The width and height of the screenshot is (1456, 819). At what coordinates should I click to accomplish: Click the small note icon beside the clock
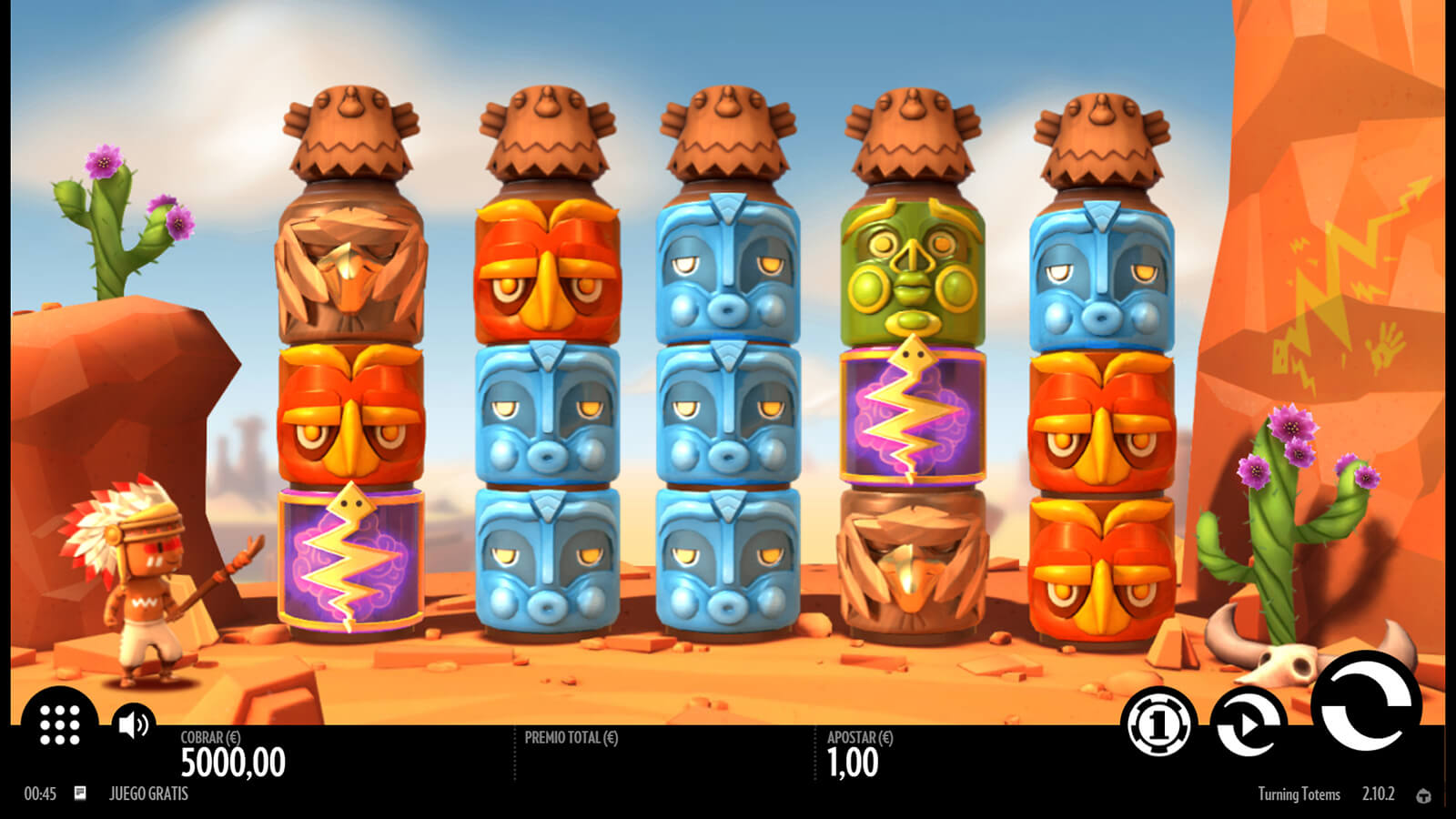80,794
